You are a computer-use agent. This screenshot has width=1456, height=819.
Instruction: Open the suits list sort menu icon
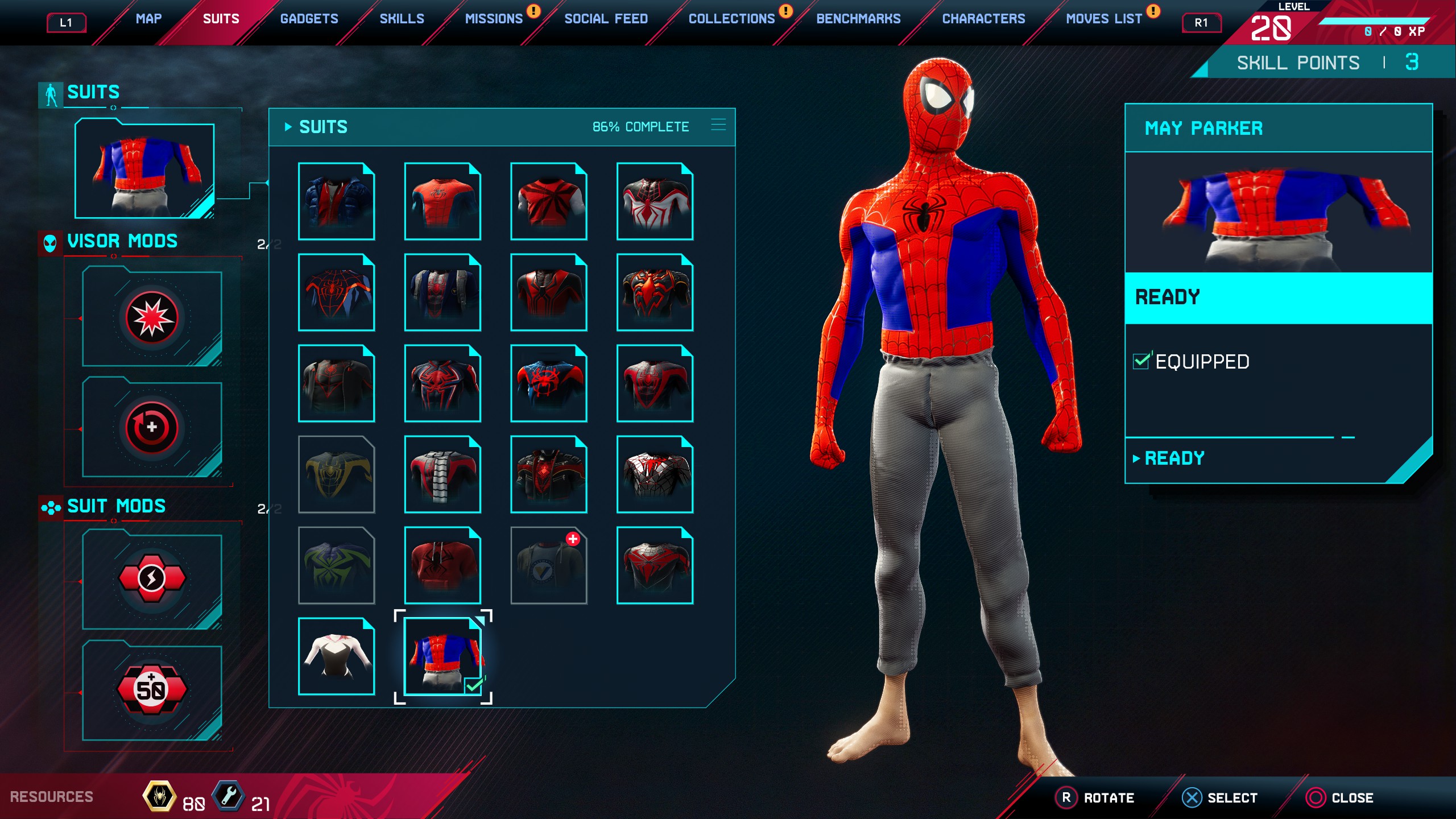[x=718, y=125]
